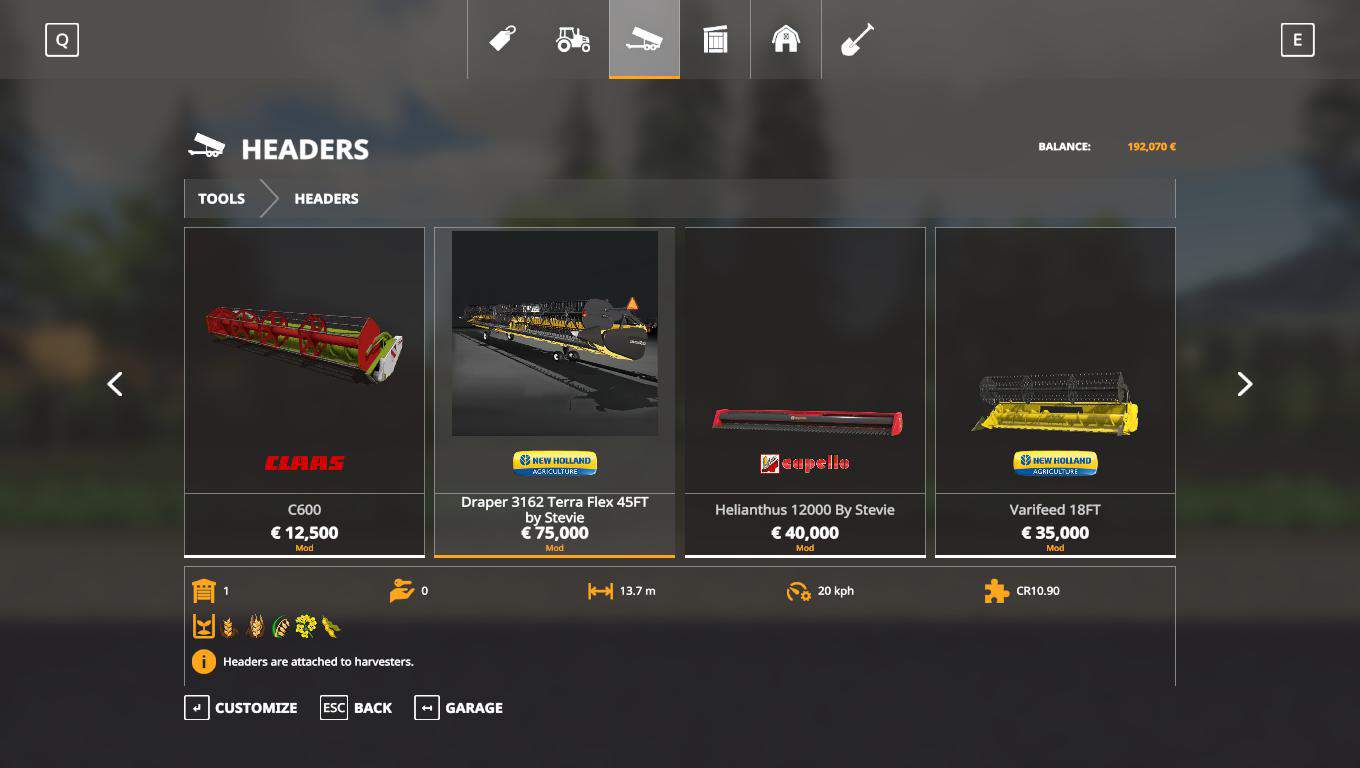The width and height of the screenshot is (1360, 768).
Task: Pick the Helianthus 12000 By Stevie header
Action: 804,391
